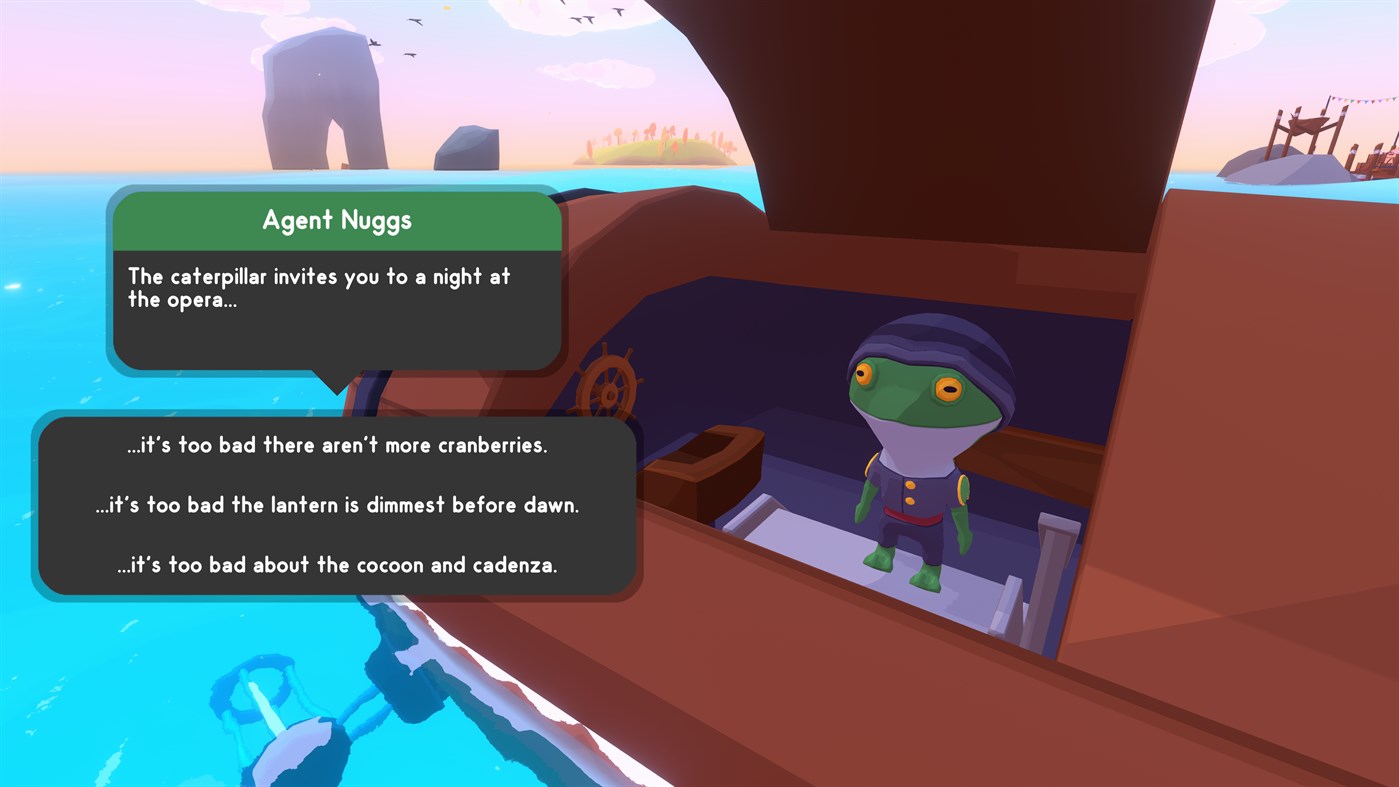
Task: Click the wooden dock on the far right
Action: pyautogui.click(x=1310, y=125)
